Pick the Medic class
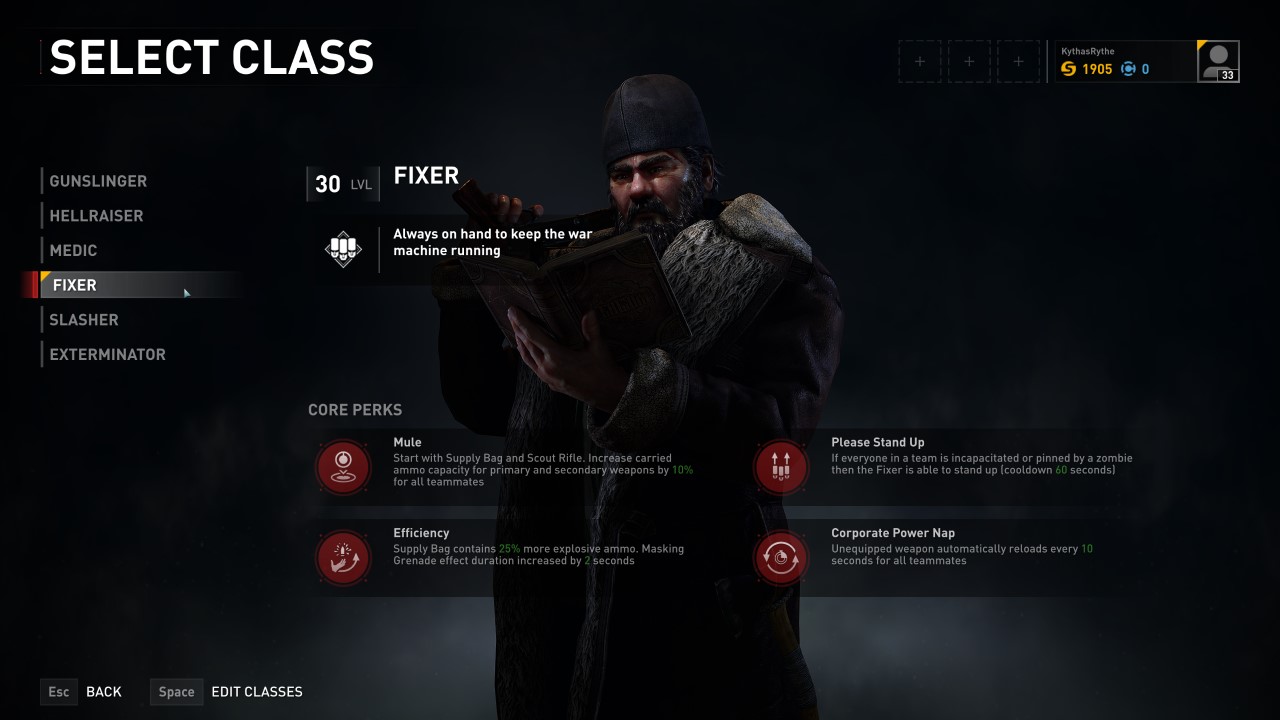 coord(73,250)
